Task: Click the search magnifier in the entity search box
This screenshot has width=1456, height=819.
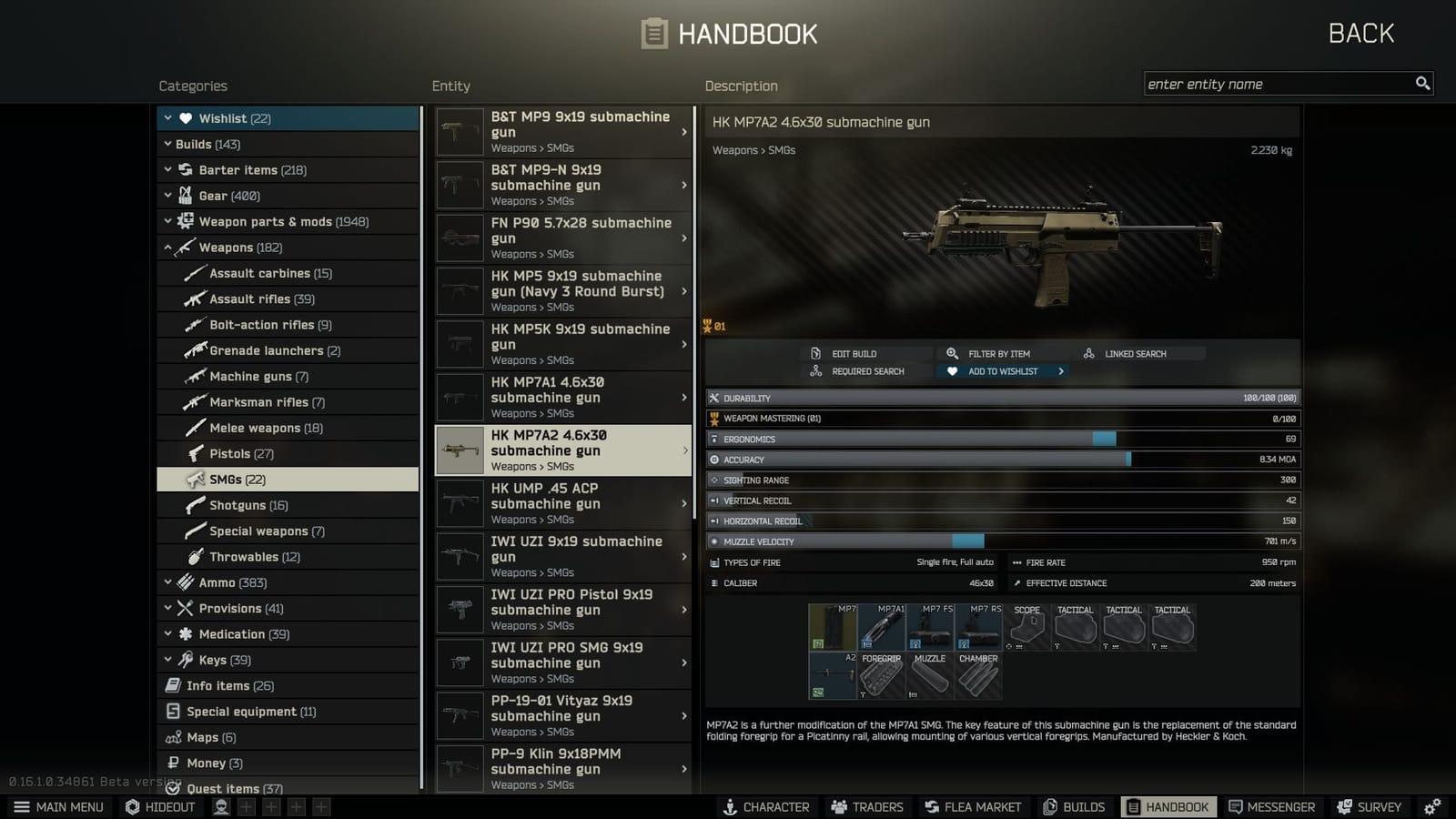Action: pos(1422,83)
